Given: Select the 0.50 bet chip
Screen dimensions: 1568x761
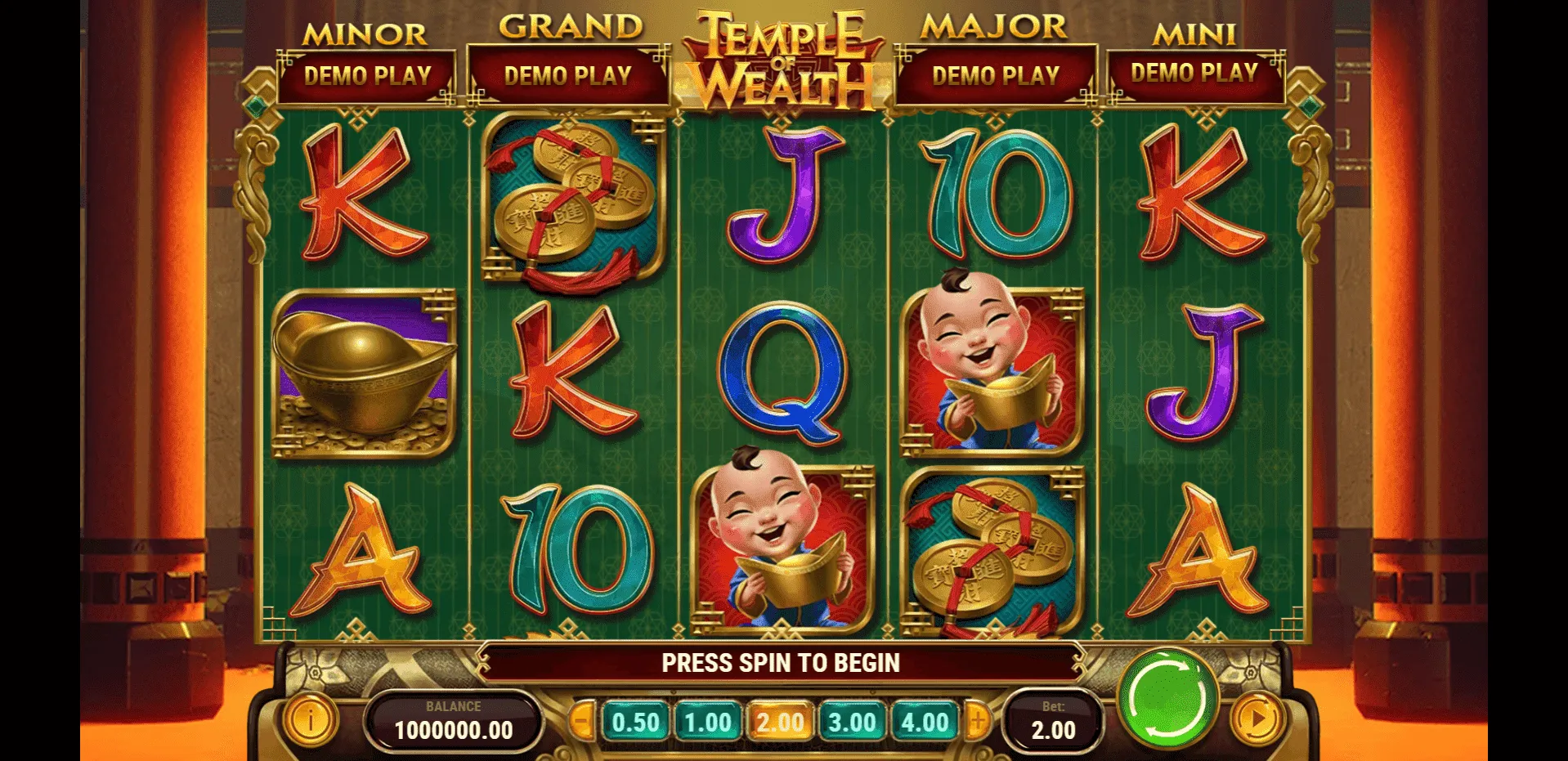Looking at the screenshot, I should pos(637,721).
